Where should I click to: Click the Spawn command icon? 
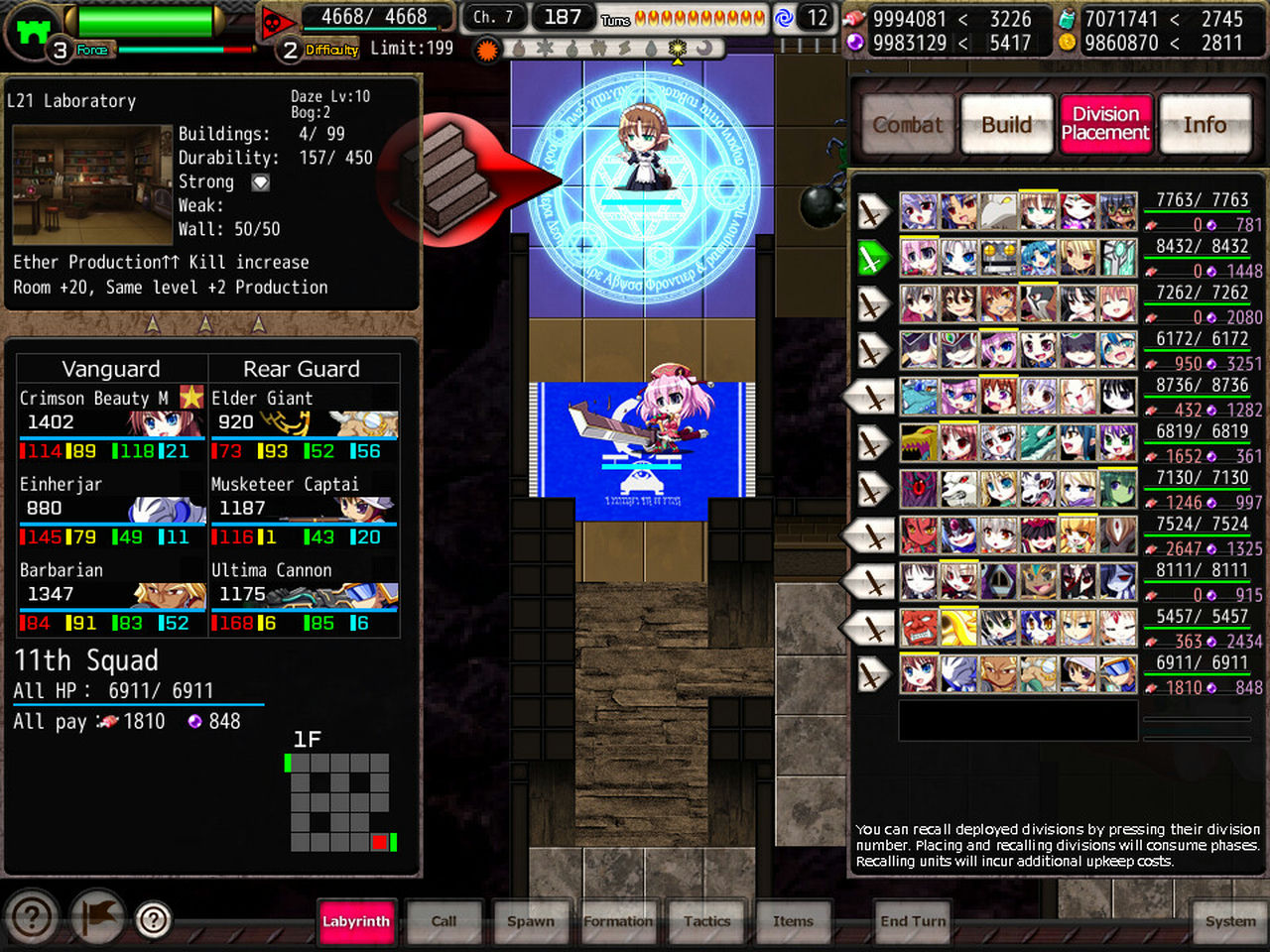pos(531,921)
